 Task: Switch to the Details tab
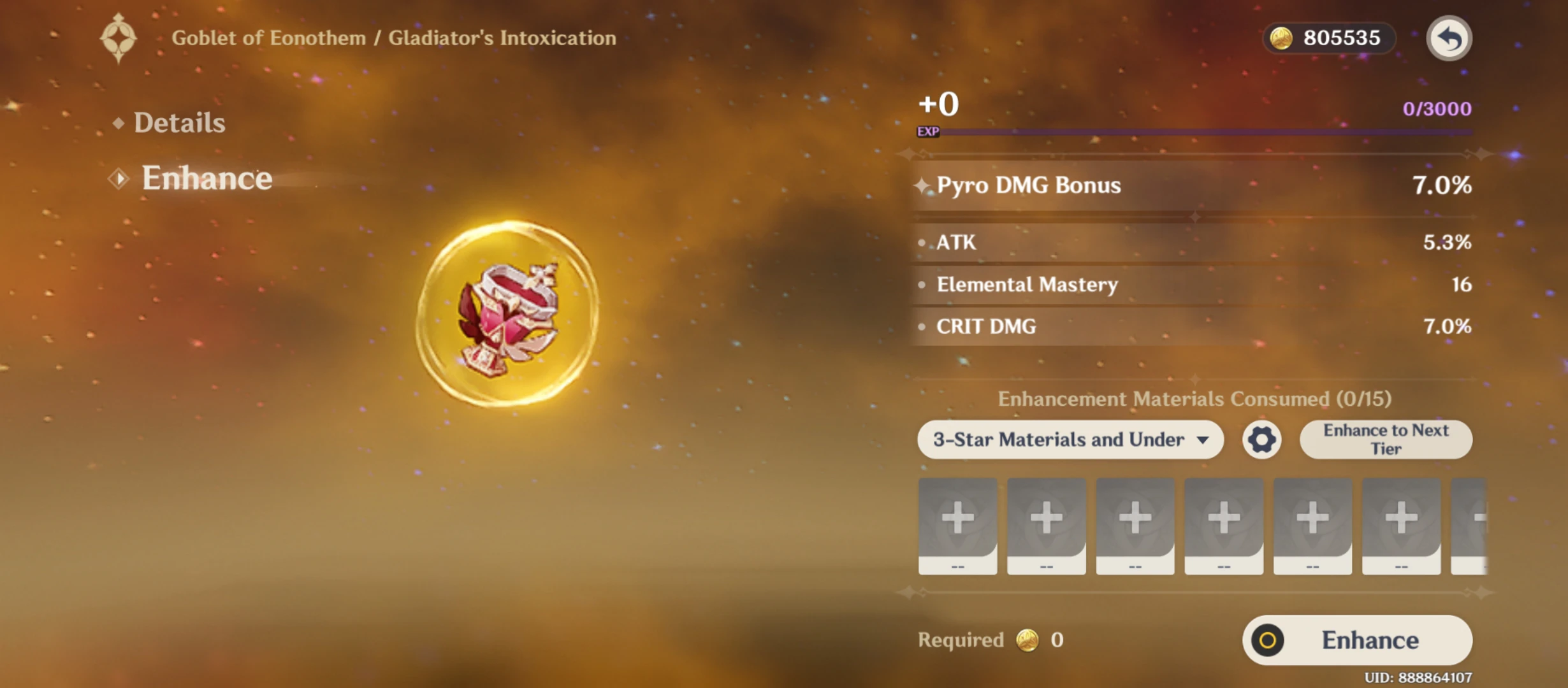pos(179,123)
